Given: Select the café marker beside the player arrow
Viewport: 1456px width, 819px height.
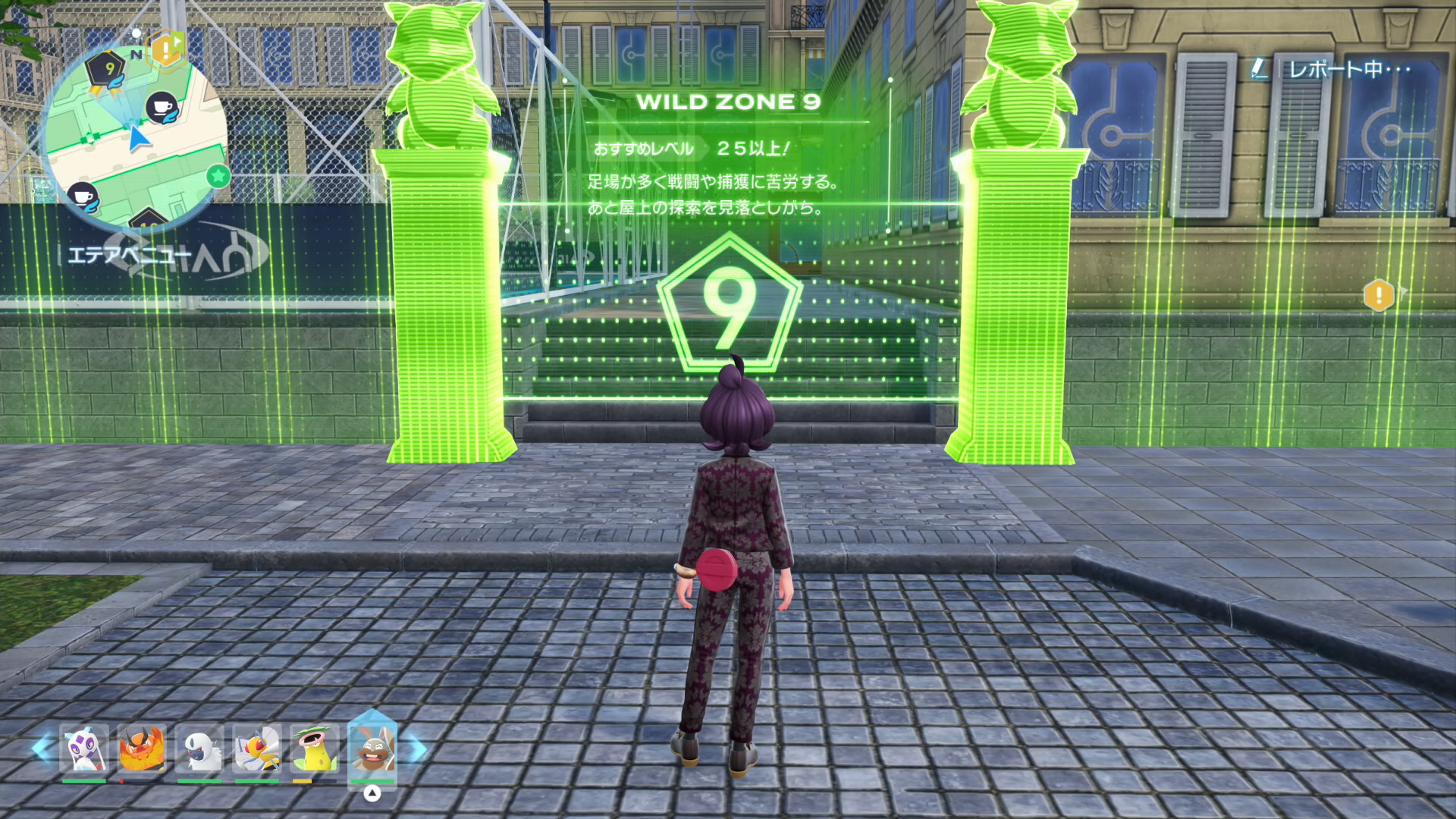Looking at the screenshot, I should tap(161, 108).
